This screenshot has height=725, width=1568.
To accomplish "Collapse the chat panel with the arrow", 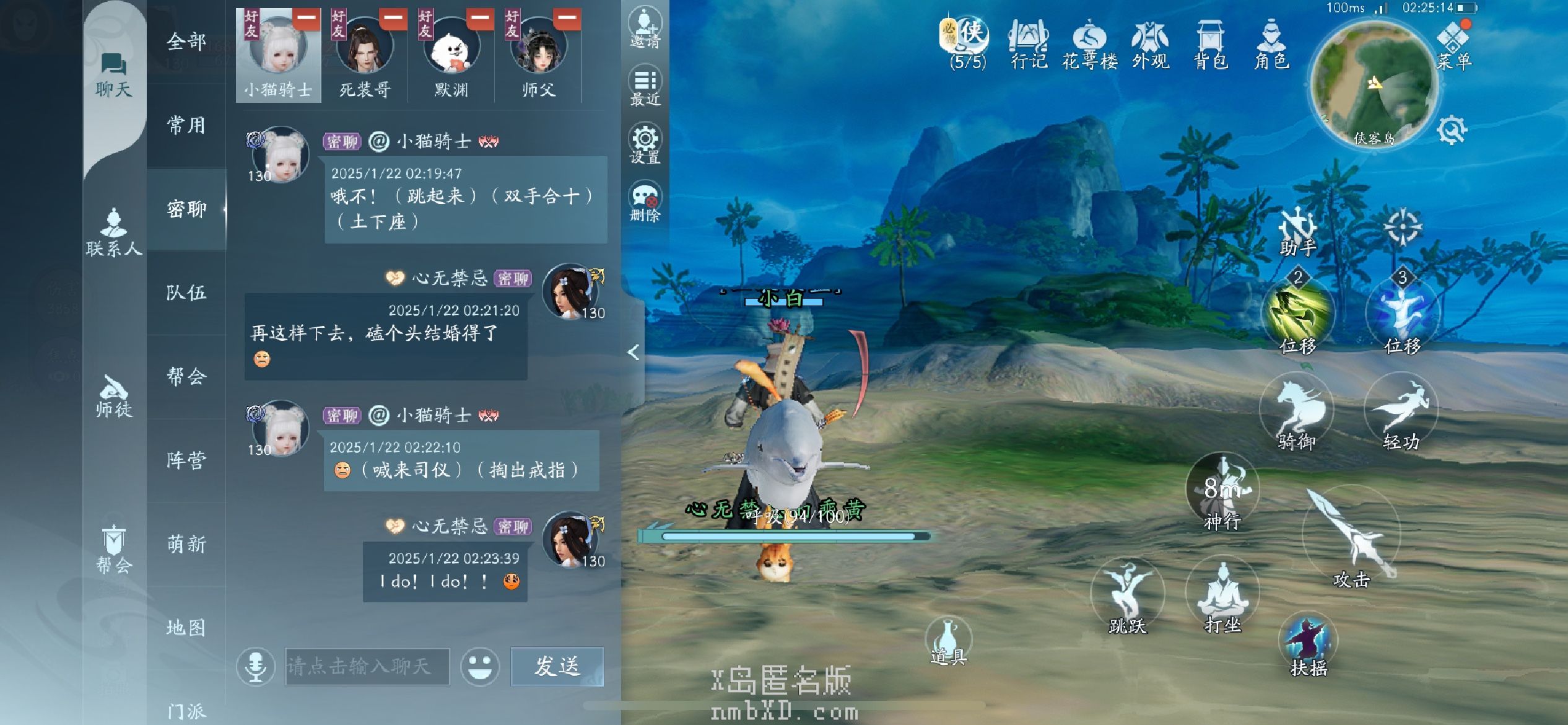I will click(633, 353).
